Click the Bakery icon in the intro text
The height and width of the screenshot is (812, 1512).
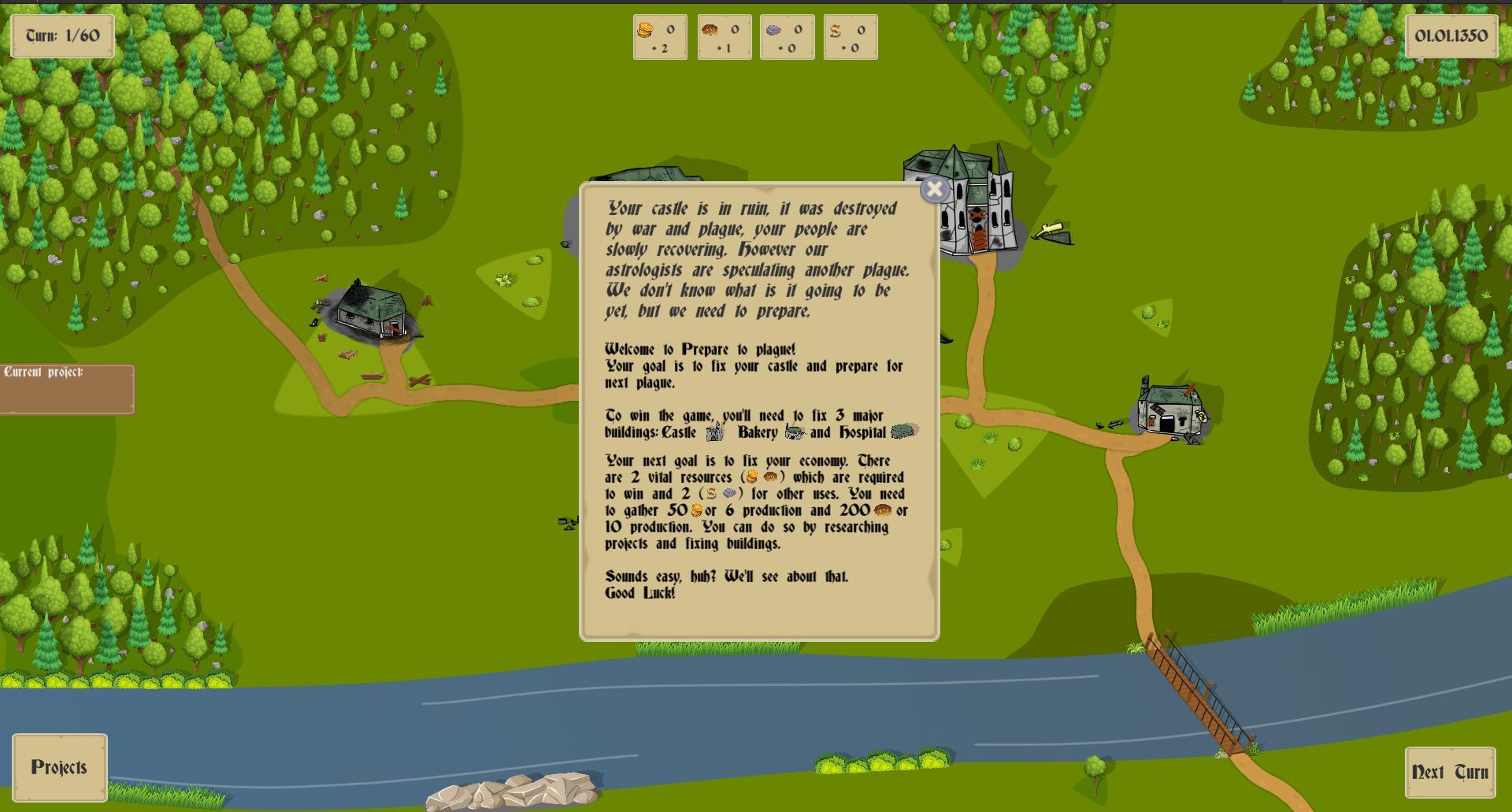(x=794, y=432)
